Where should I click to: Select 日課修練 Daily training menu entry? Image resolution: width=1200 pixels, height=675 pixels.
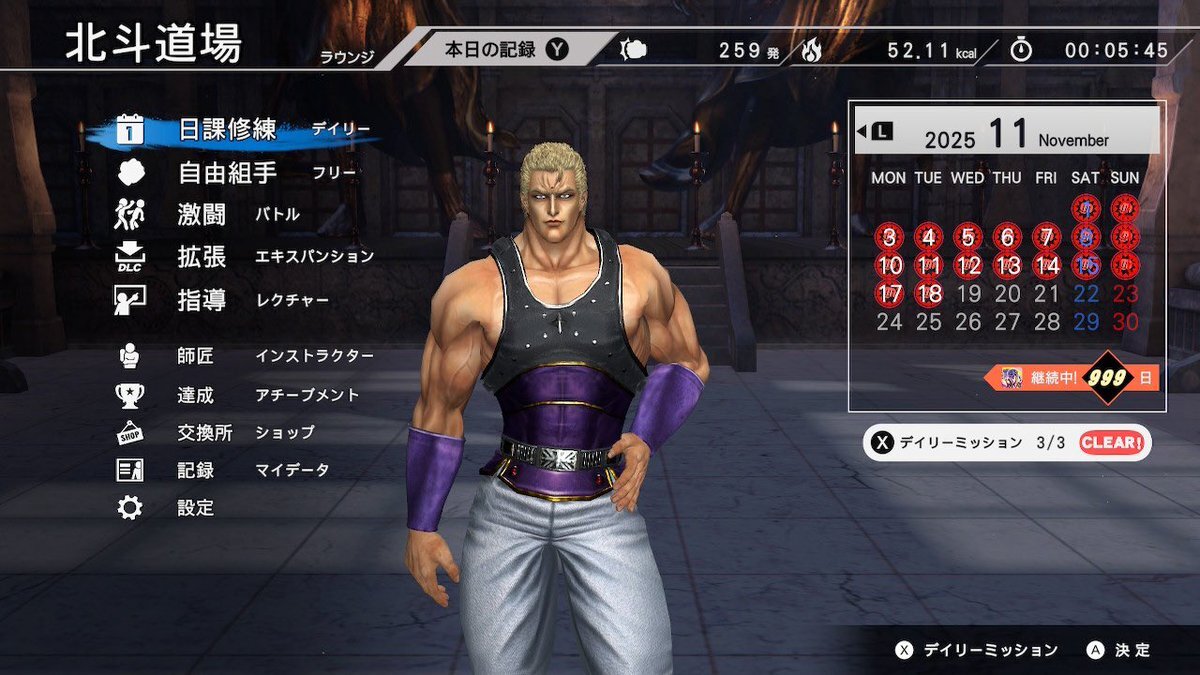pos(228,130)
